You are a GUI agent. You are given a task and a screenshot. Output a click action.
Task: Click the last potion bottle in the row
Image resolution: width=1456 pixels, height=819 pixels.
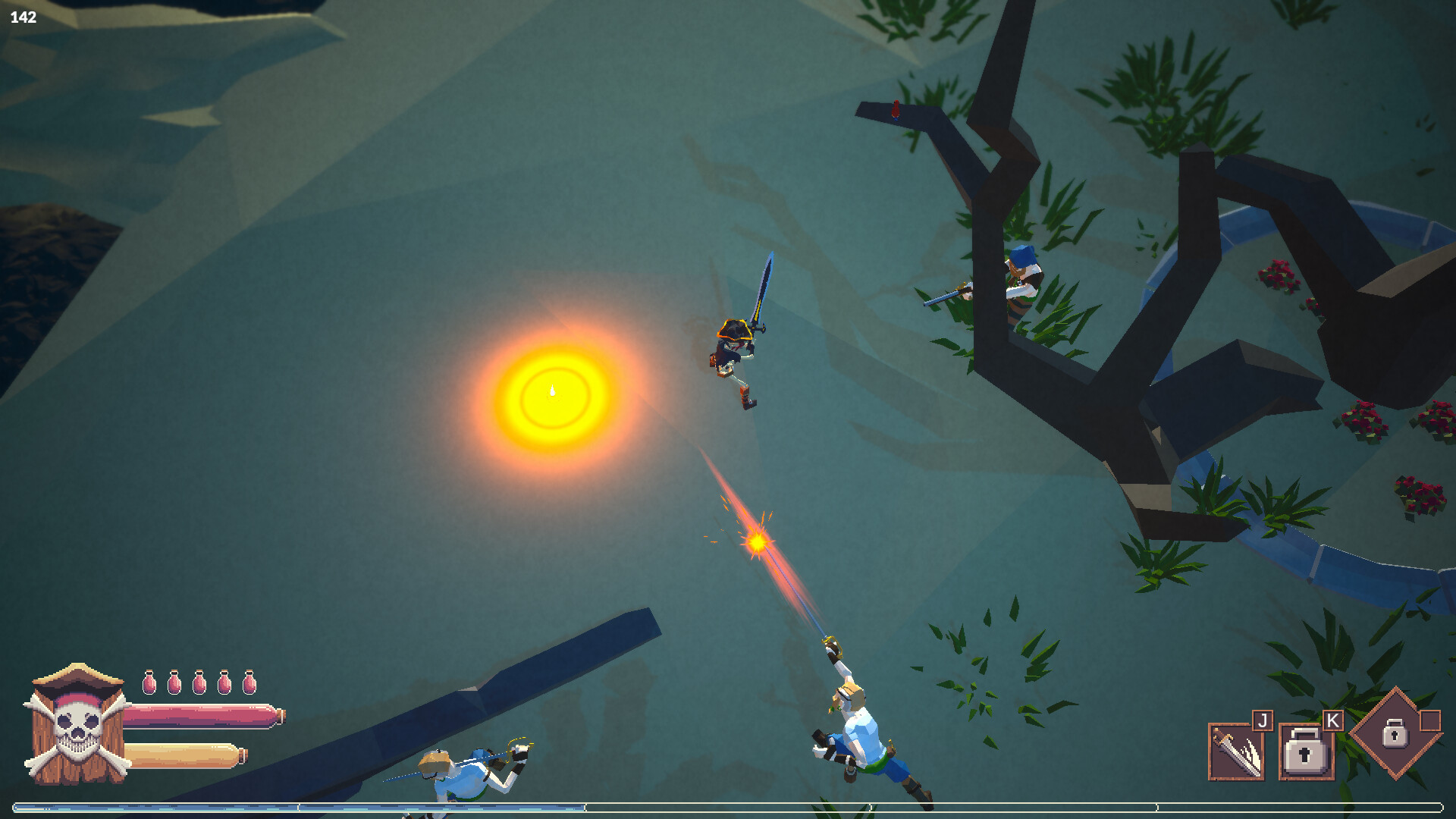click(250, 684)
